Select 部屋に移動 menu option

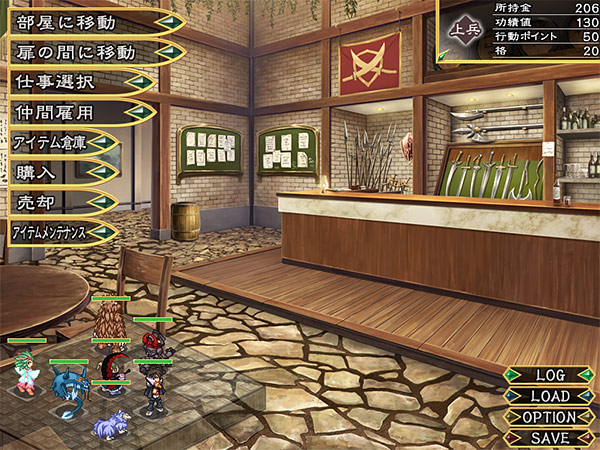coord(90,21)
